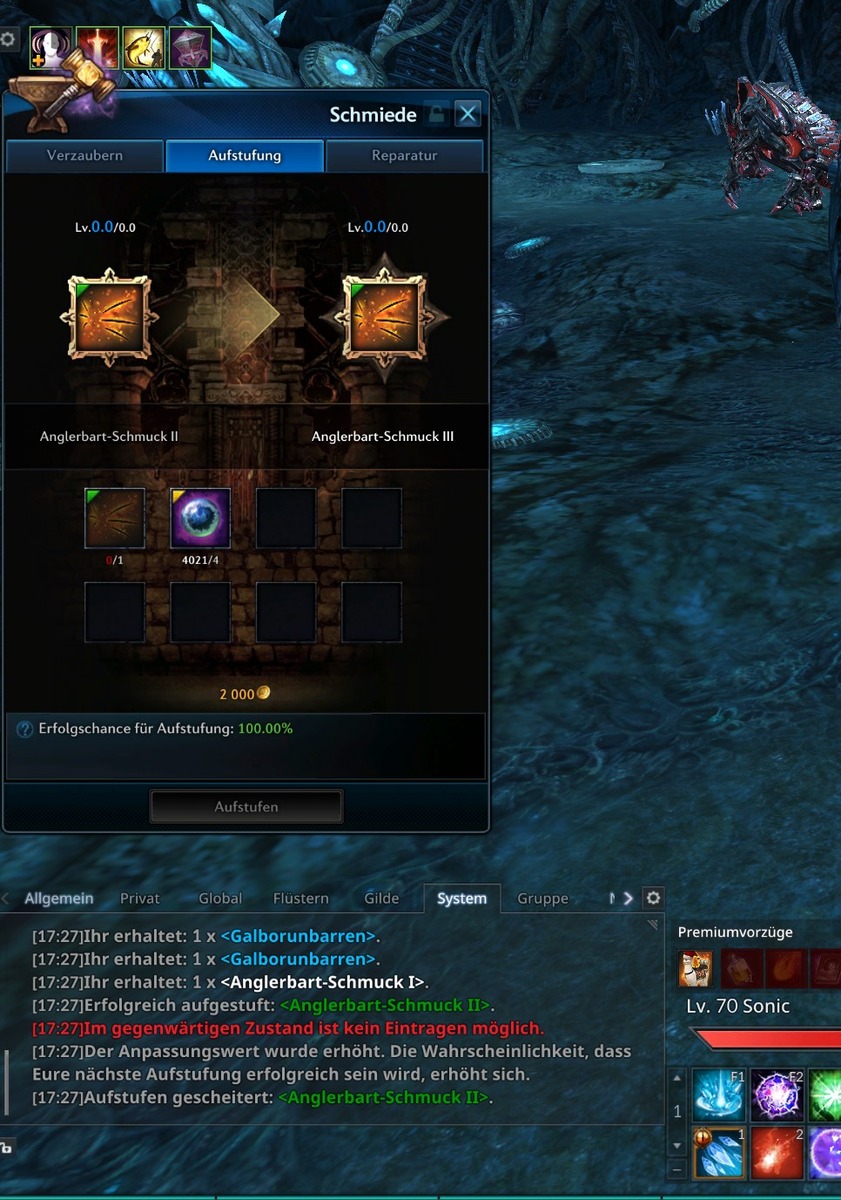Switch chat to the Allgemein tab
The width and height of the screenshot is (841, 1200).
click(59, 898)
